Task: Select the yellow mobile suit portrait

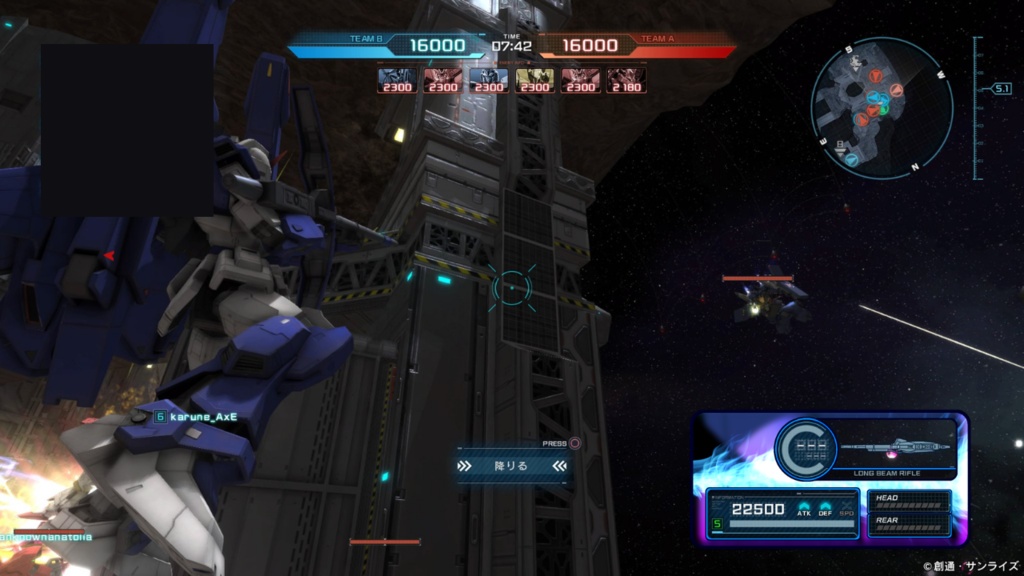Action: point(534,80)
